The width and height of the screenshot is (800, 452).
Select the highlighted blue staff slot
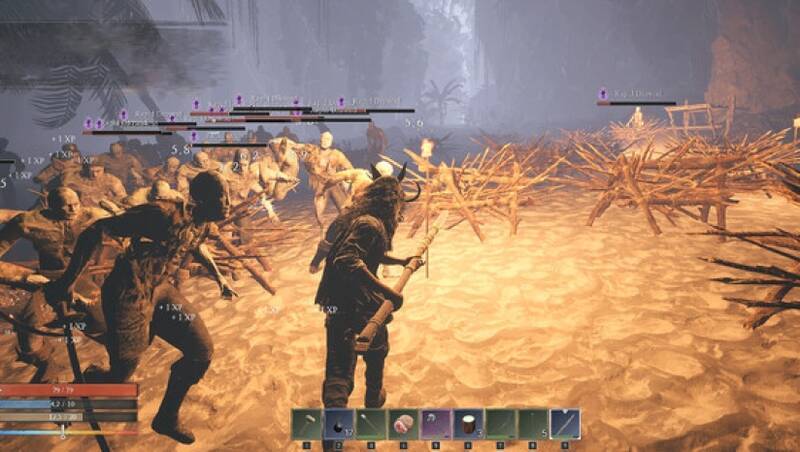[564, 424]
